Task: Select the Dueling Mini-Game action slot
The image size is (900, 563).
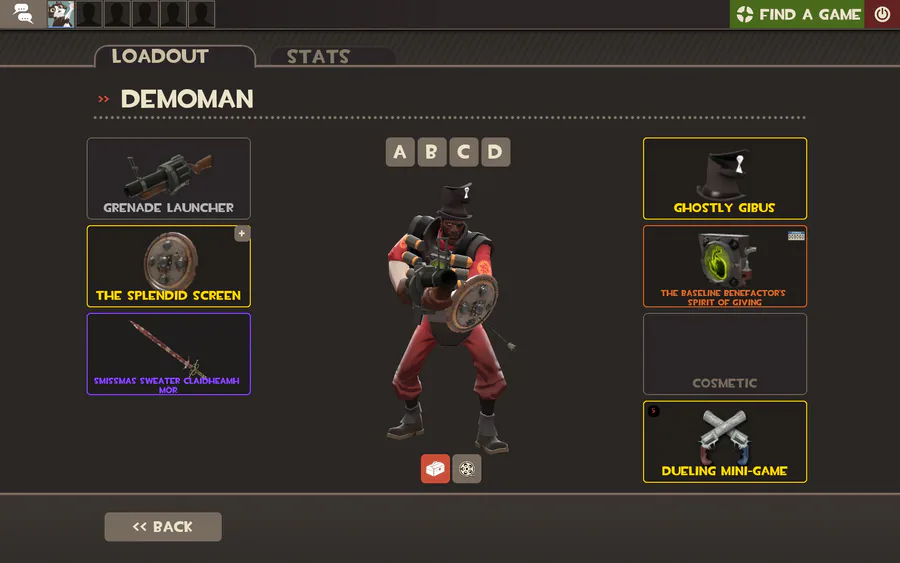Action: tap(724, 441)
